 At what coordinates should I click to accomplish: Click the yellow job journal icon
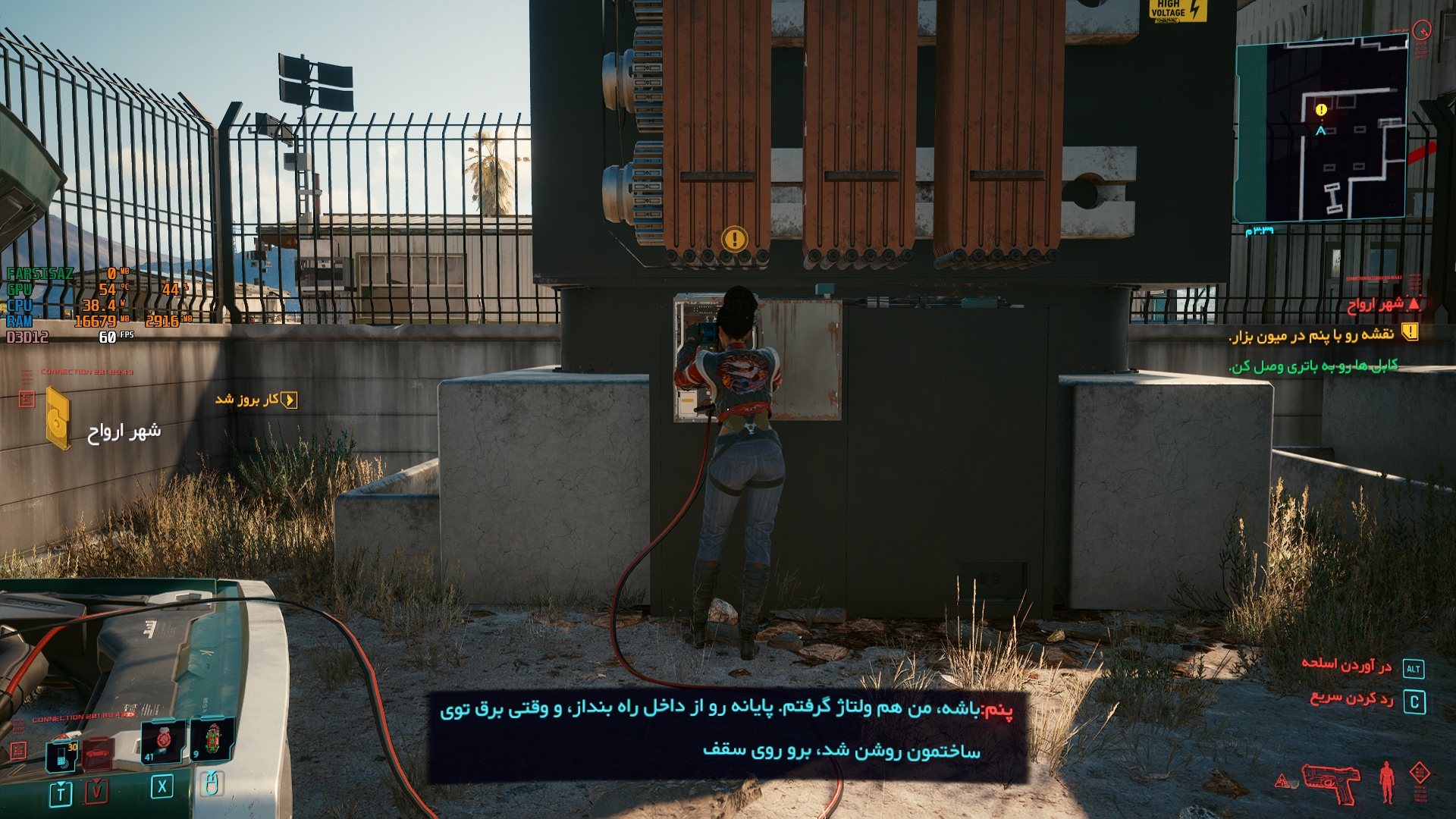[58, 416]
